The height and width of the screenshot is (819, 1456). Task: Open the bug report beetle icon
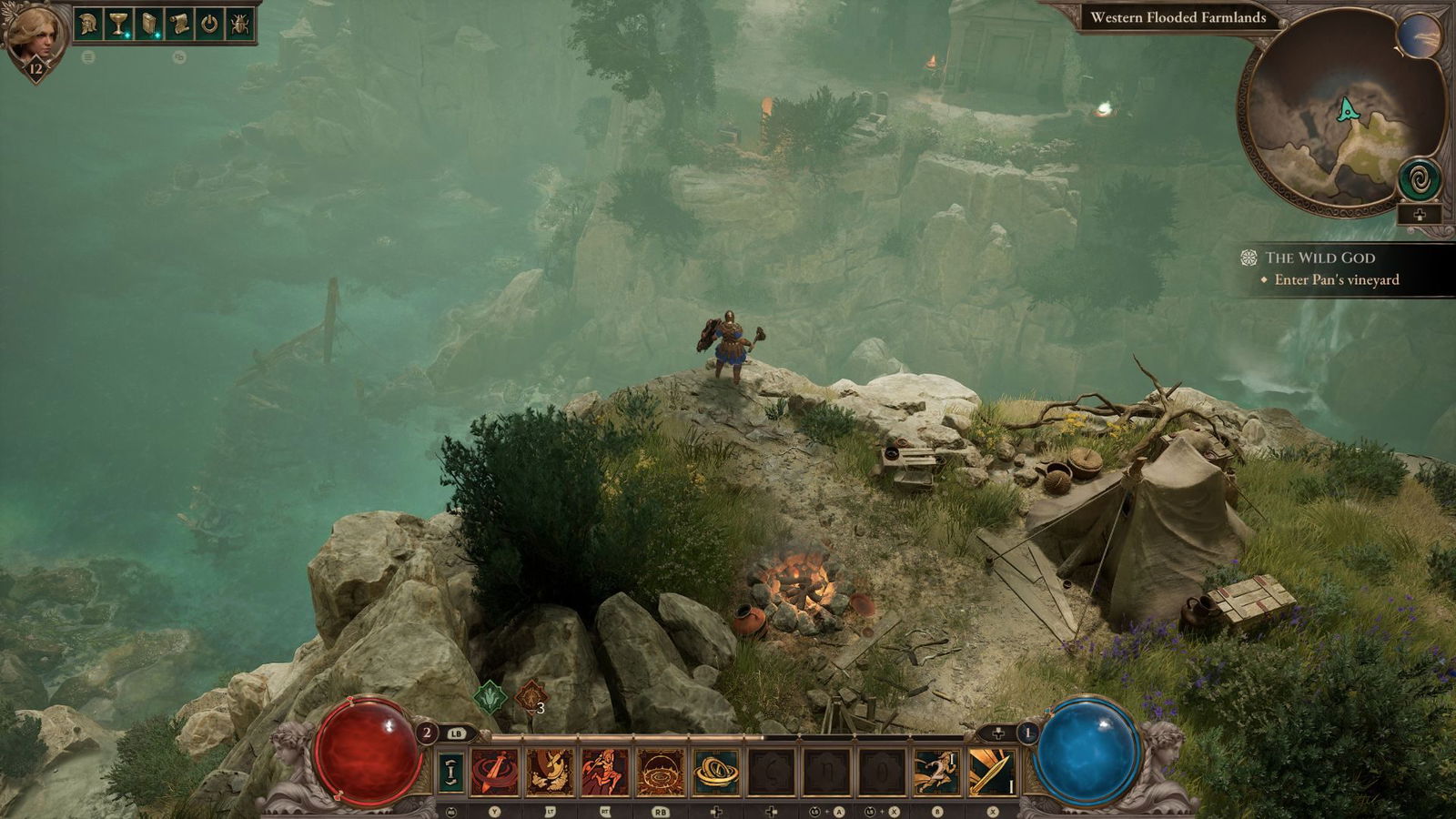(x=240, y=24)
